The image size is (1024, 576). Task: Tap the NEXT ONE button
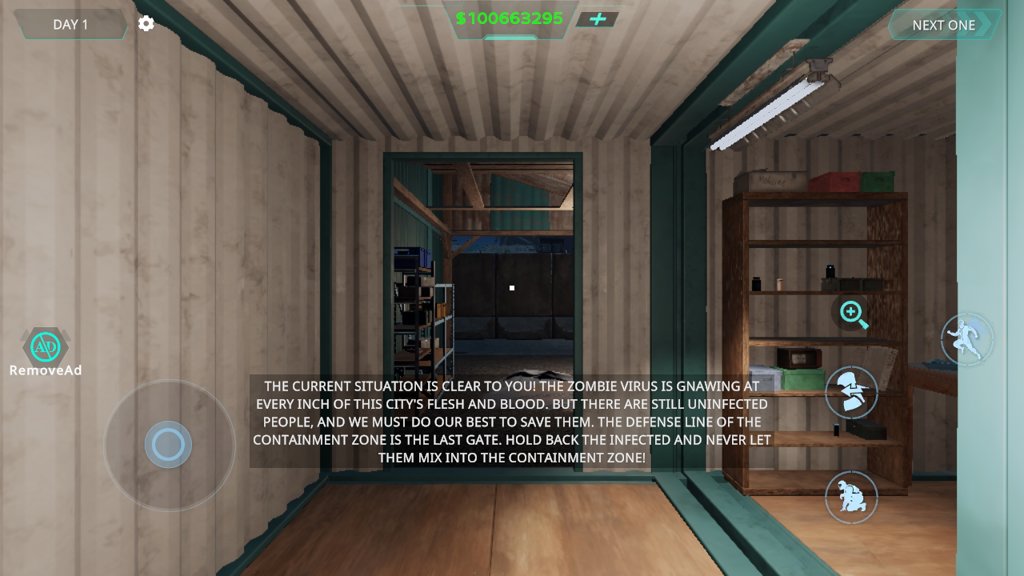943,25
